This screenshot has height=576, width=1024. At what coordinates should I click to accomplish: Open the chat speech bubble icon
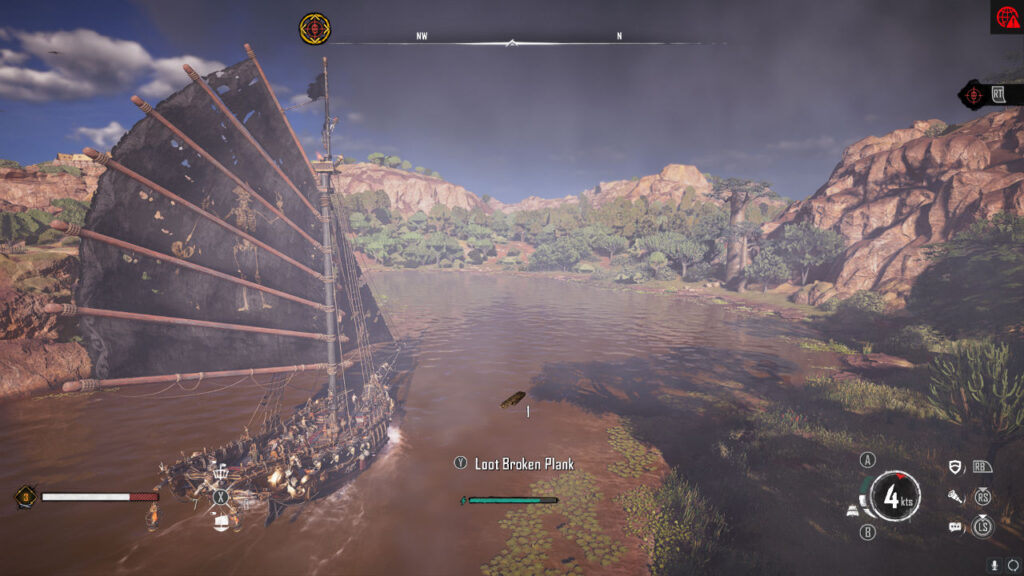pos(955,526)
